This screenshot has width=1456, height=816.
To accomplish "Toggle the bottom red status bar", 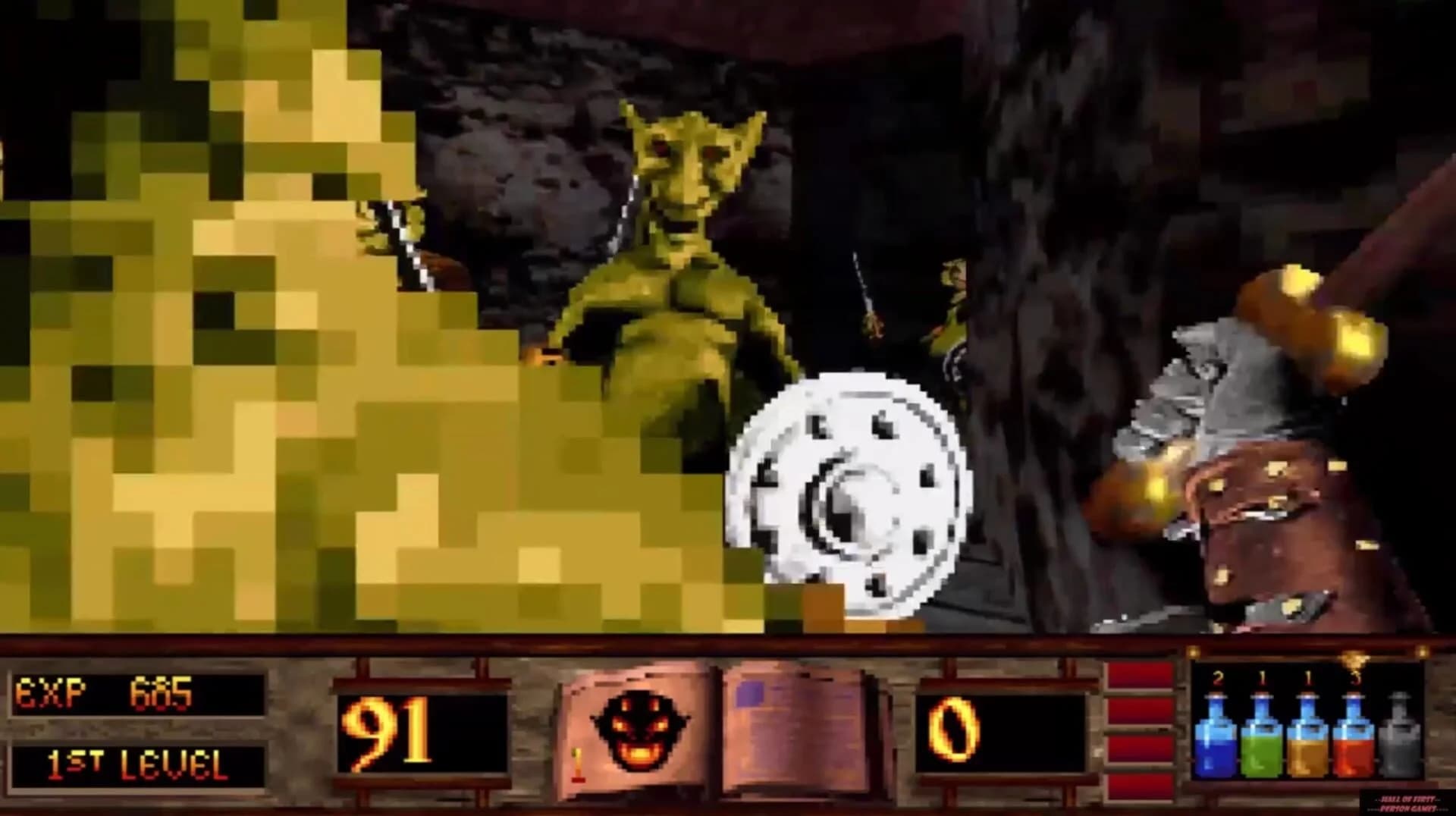I will click(1137, 789).
